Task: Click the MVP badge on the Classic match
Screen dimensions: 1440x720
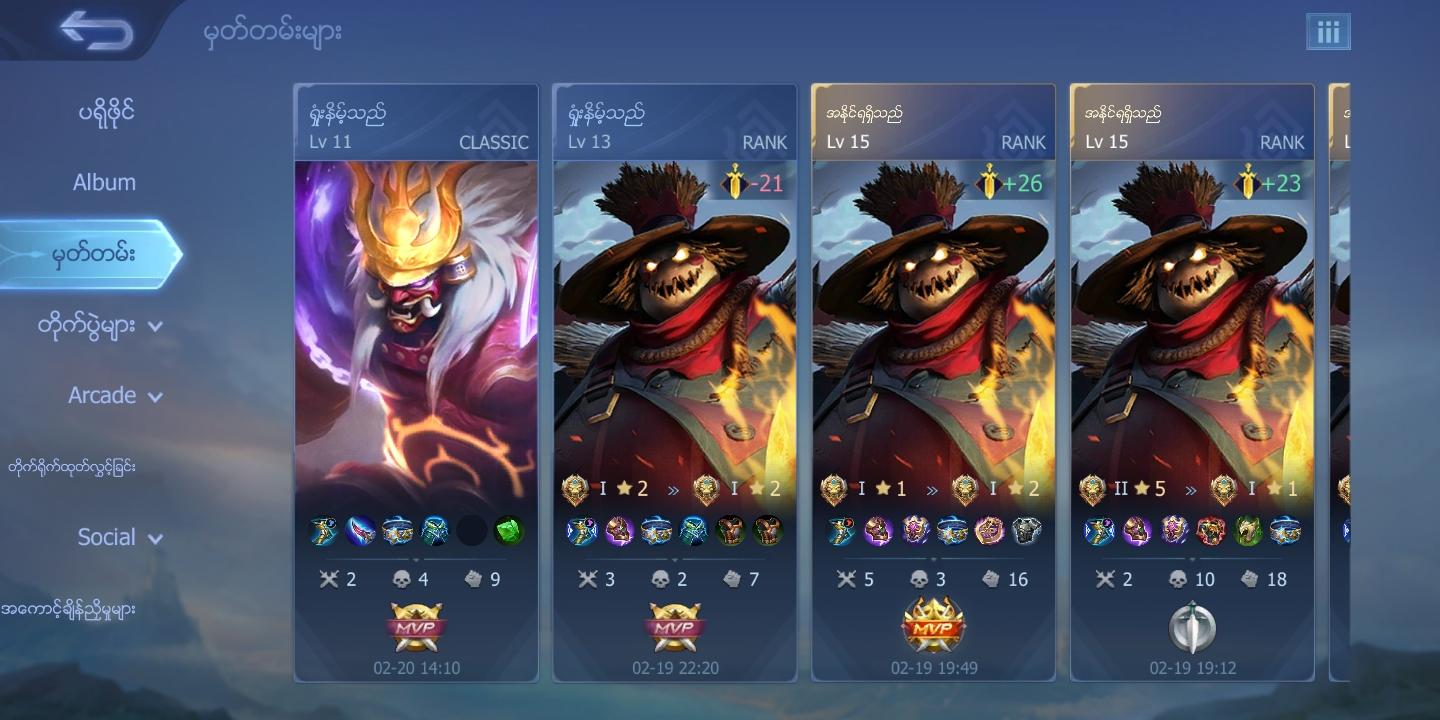Action: pos(416,624)
